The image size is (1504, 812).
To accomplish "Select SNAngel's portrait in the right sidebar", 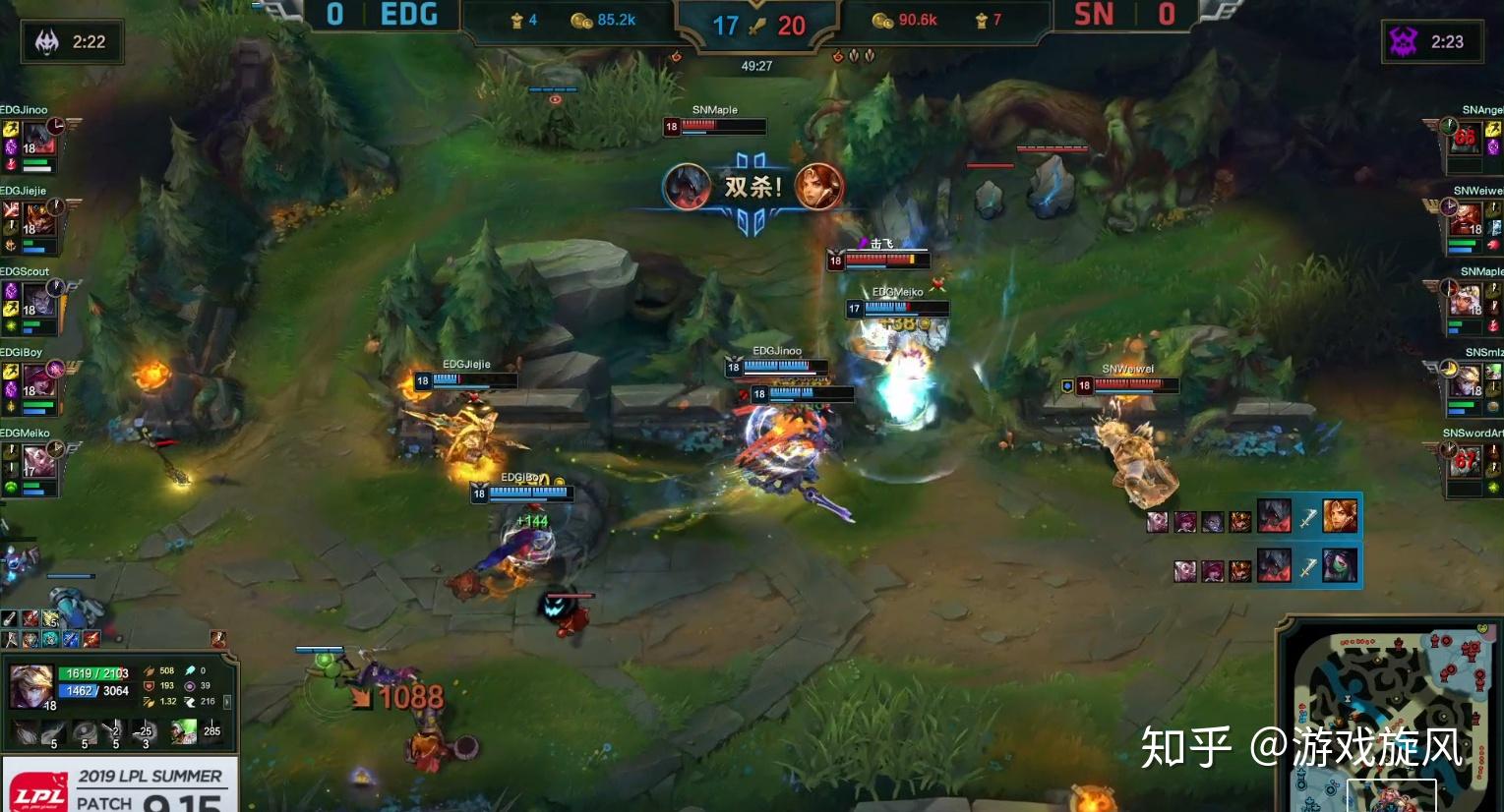I will [1465, 138].
